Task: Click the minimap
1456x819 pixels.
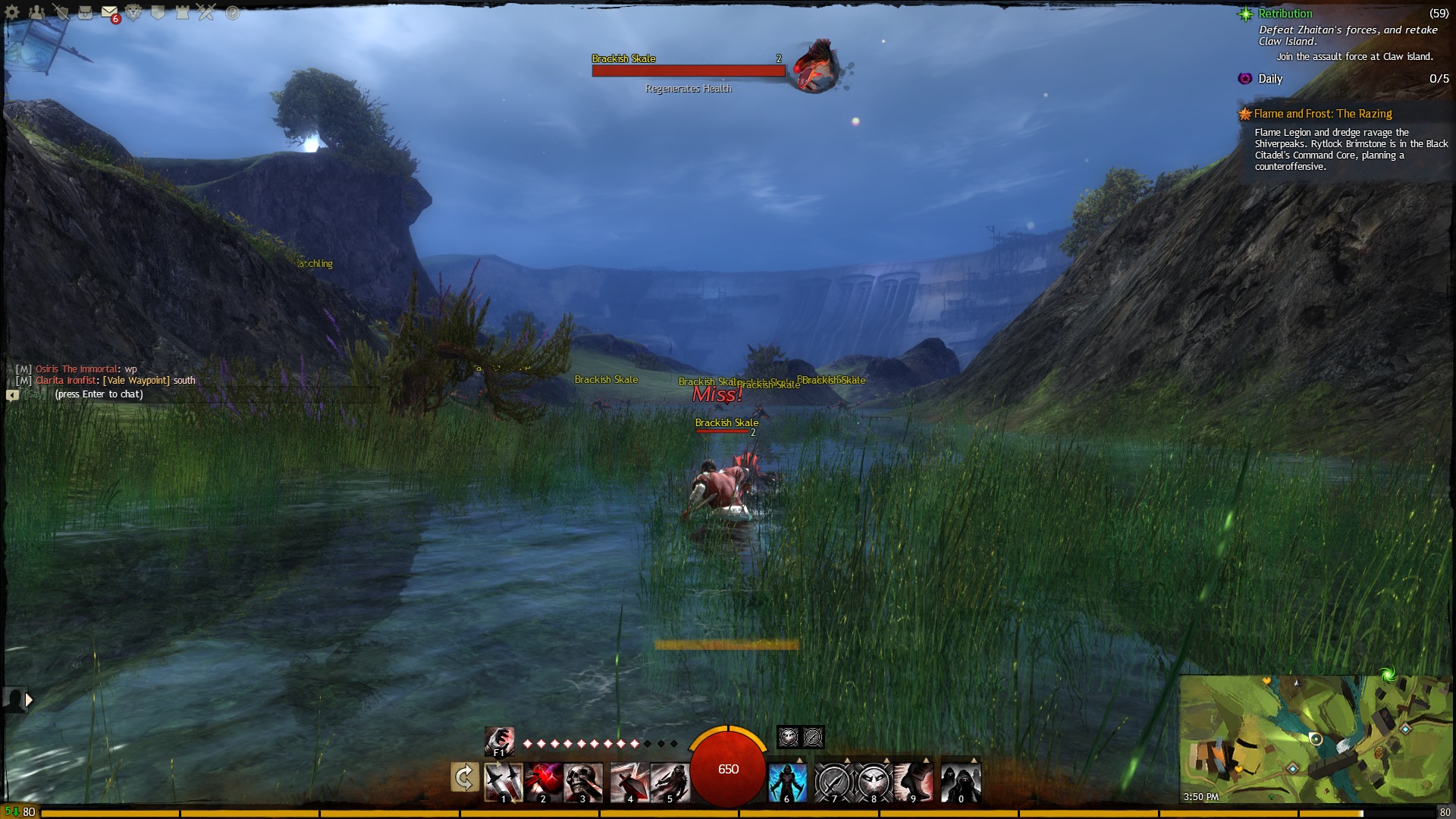Action: (1314, 739)
